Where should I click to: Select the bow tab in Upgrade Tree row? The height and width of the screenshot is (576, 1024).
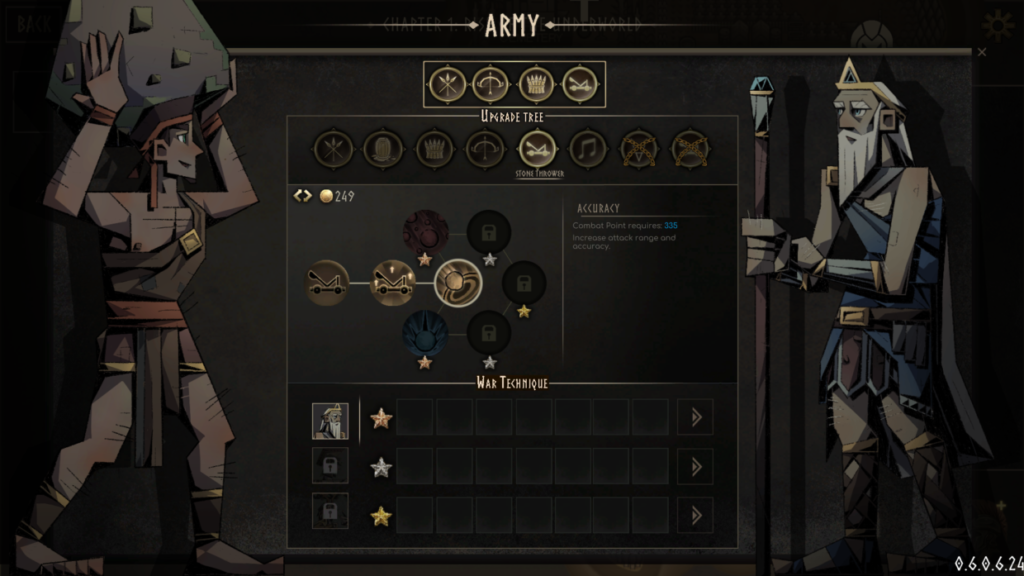tap(486, 150)
